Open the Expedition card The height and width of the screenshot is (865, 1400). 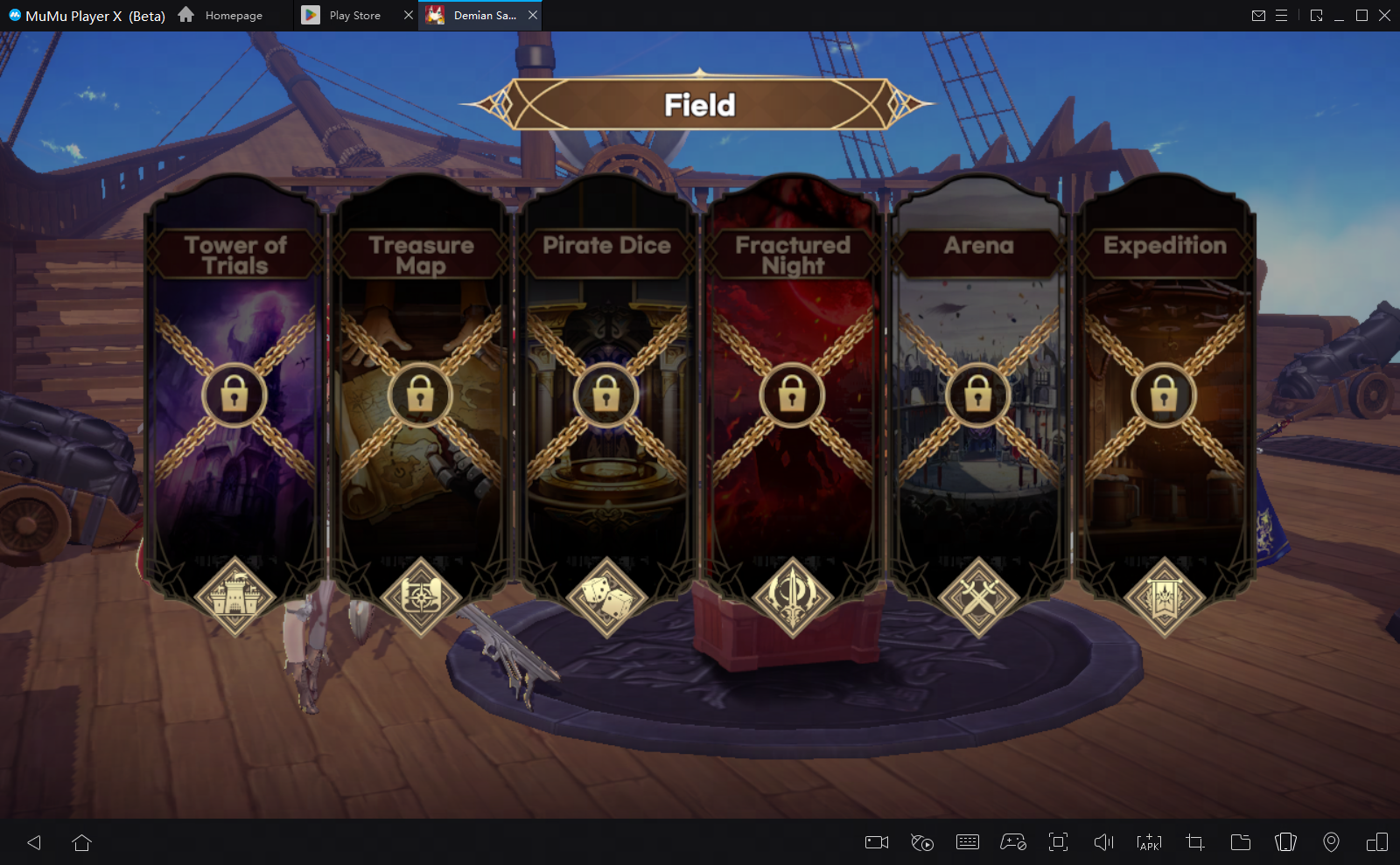1164,395
